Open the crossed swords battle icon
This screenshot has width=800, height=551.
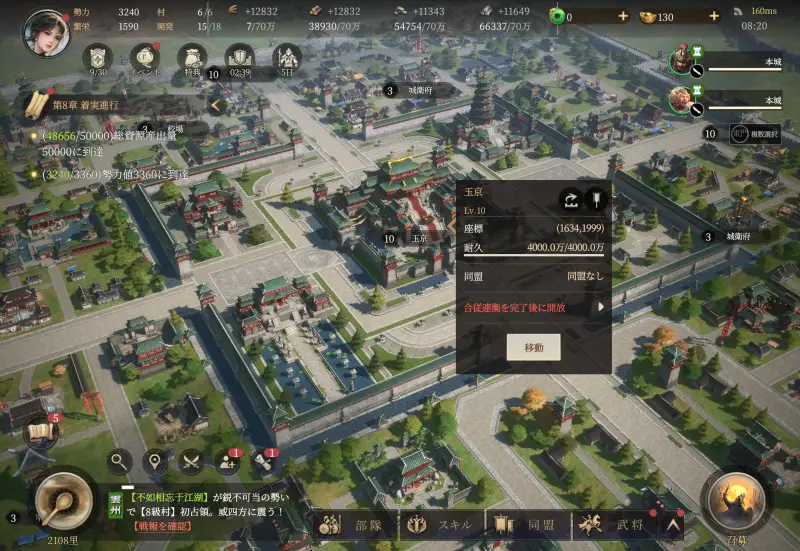[191, 461]
